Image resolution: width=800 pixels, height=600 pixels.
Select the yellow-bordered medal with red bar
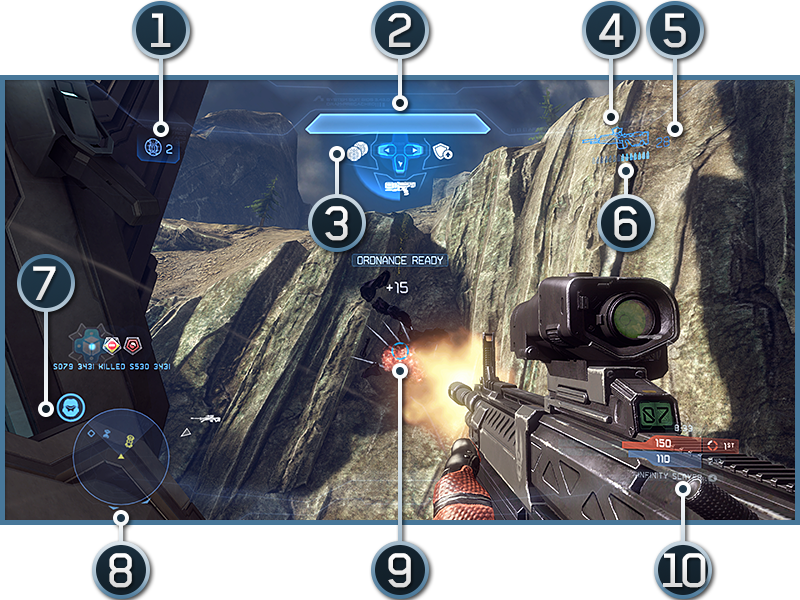(112, 346)
